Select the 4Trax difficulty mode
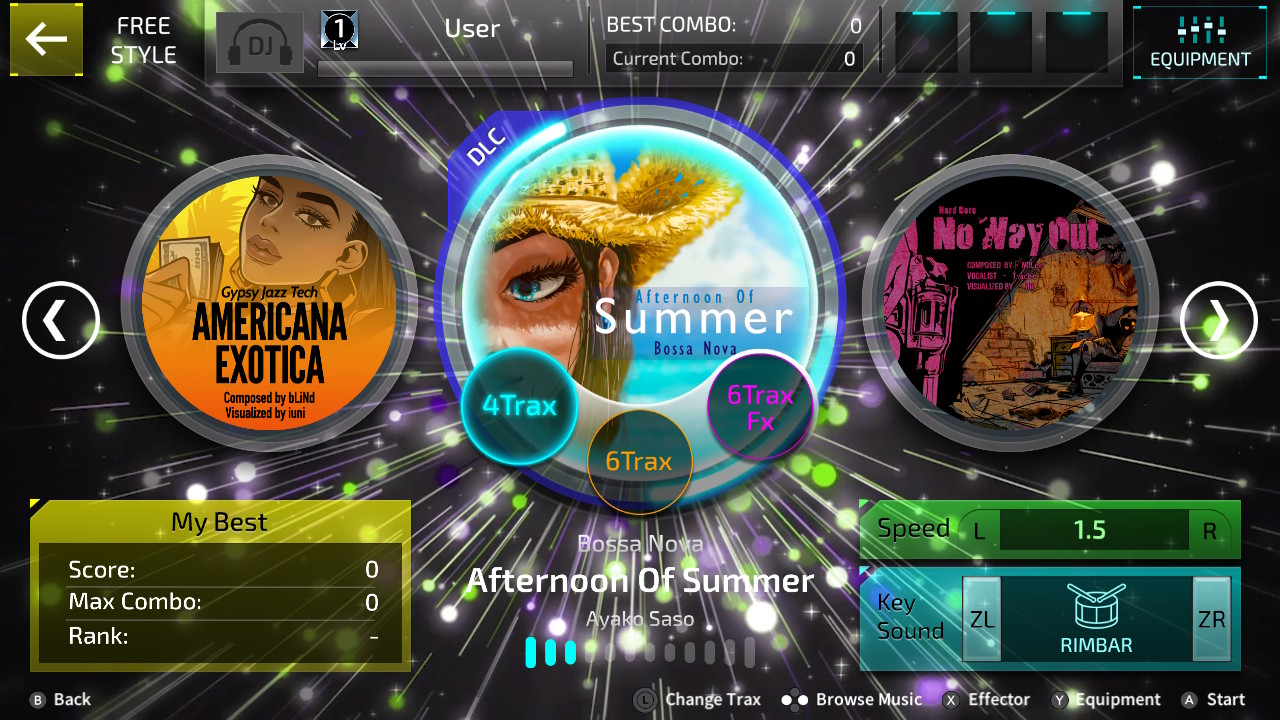The width and height of the screenshot is (1280, 720). point(520,406)
